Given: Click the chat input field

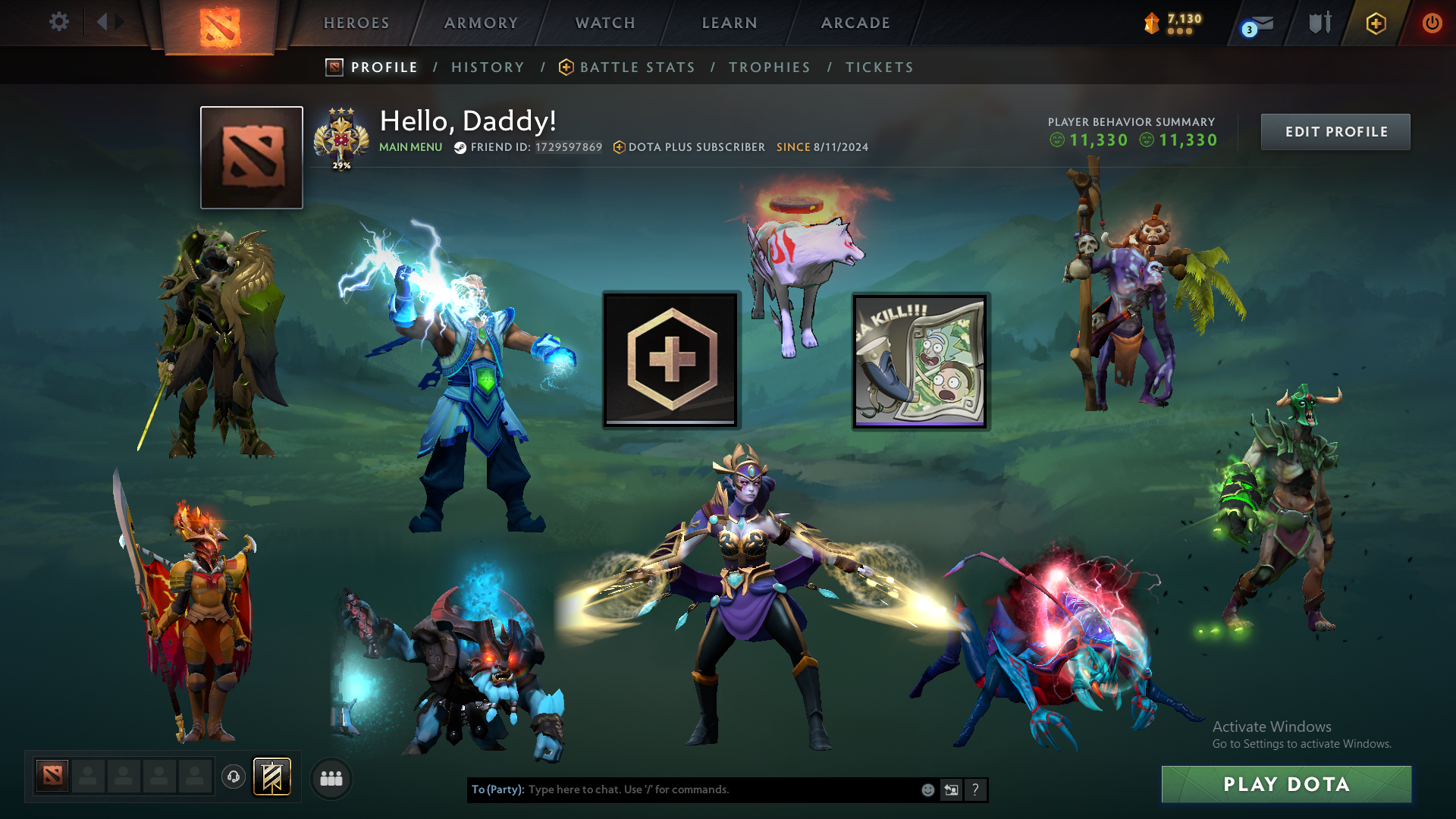Looking at the screenshot, I should coord(682,789).
